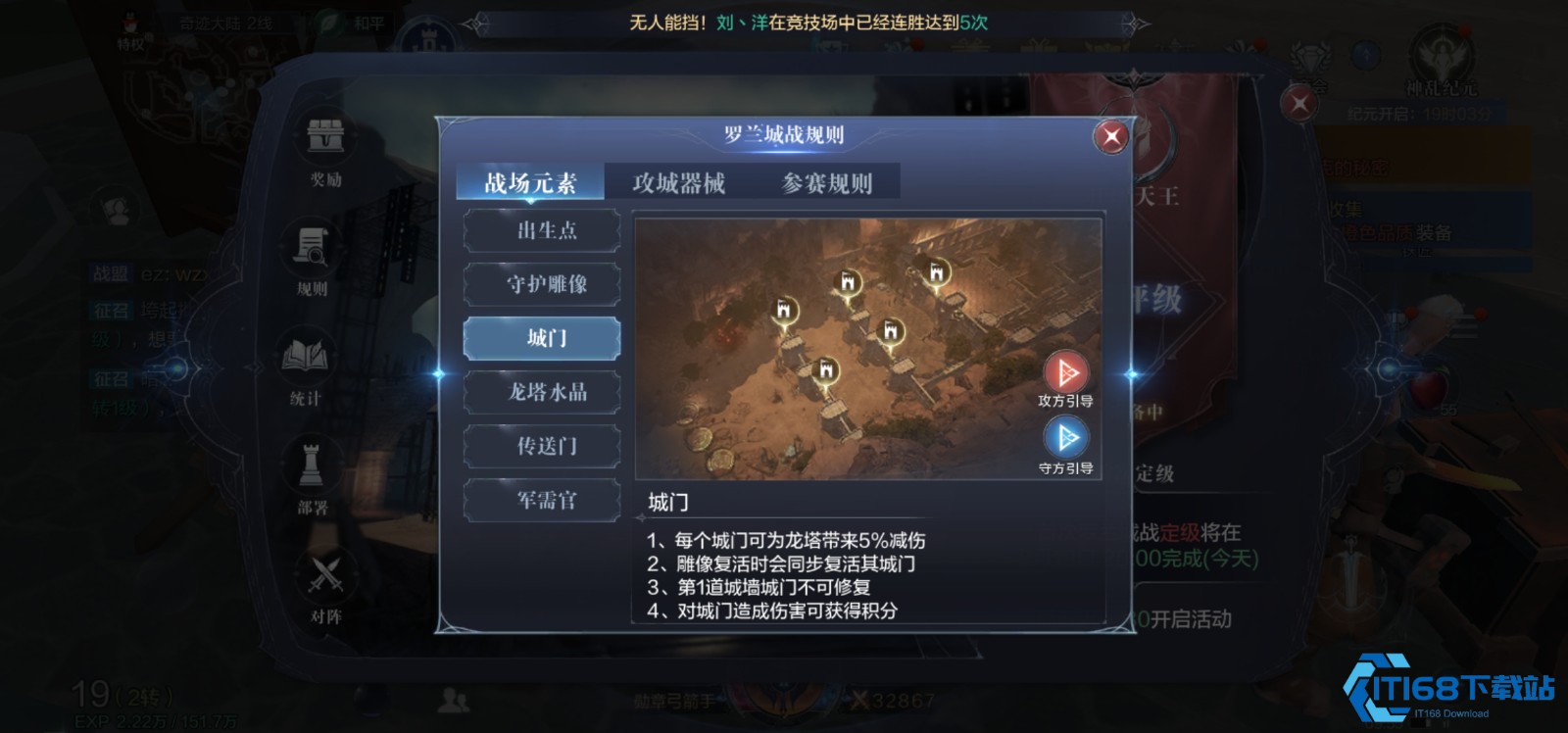Select 军需官 from the element list
This screenshot has width=1568, height=733.
[x=542, y=500]
